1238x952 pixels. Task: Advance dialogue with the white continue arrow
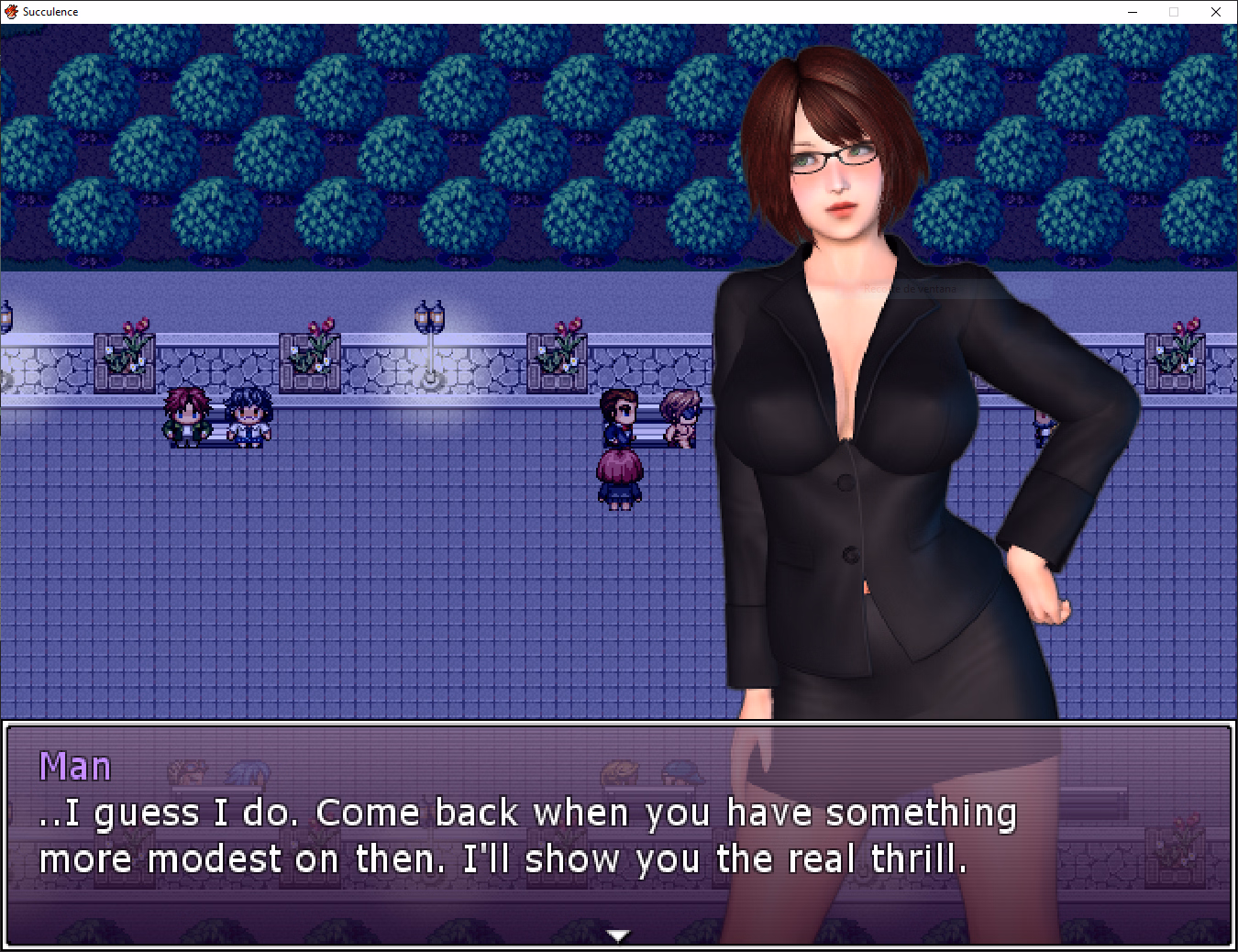click(618, 935)
